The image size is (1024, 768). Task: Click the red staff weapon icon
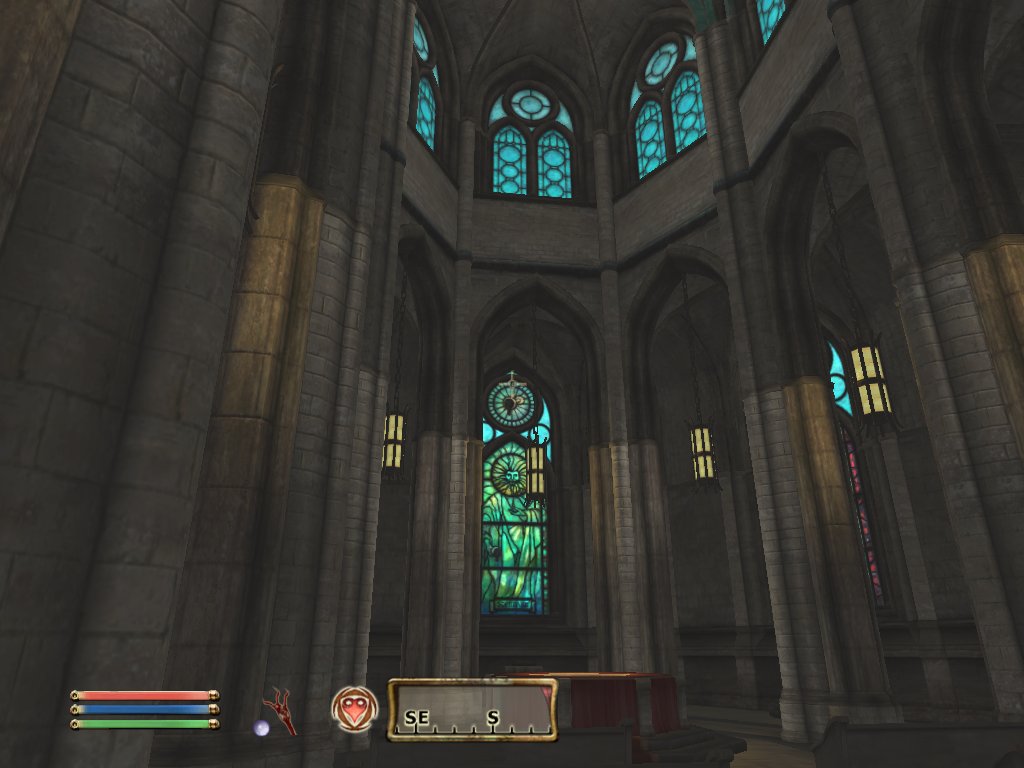279,708
